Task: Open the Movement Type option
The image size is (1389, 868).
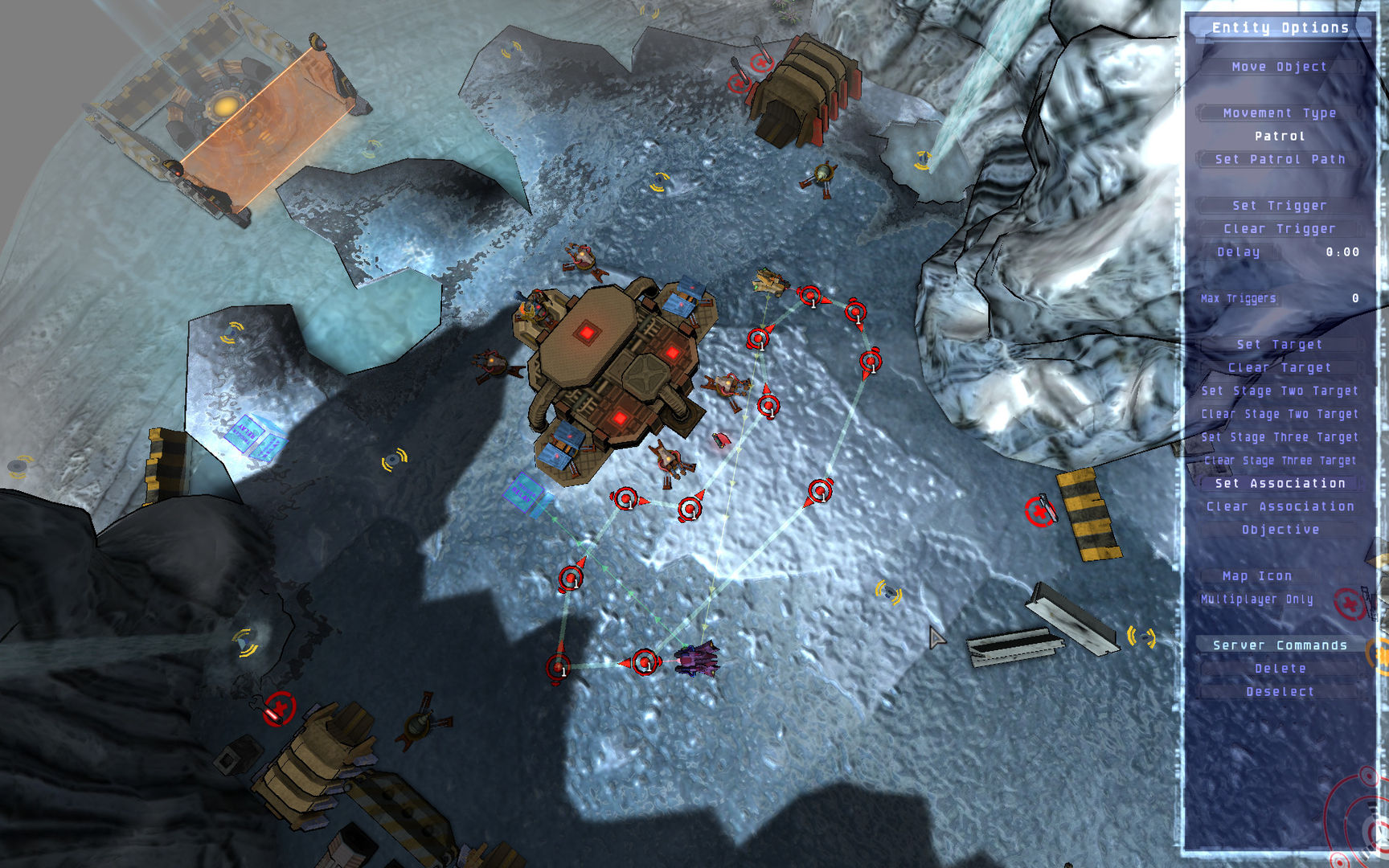Action: click(x=1279, y=113)
